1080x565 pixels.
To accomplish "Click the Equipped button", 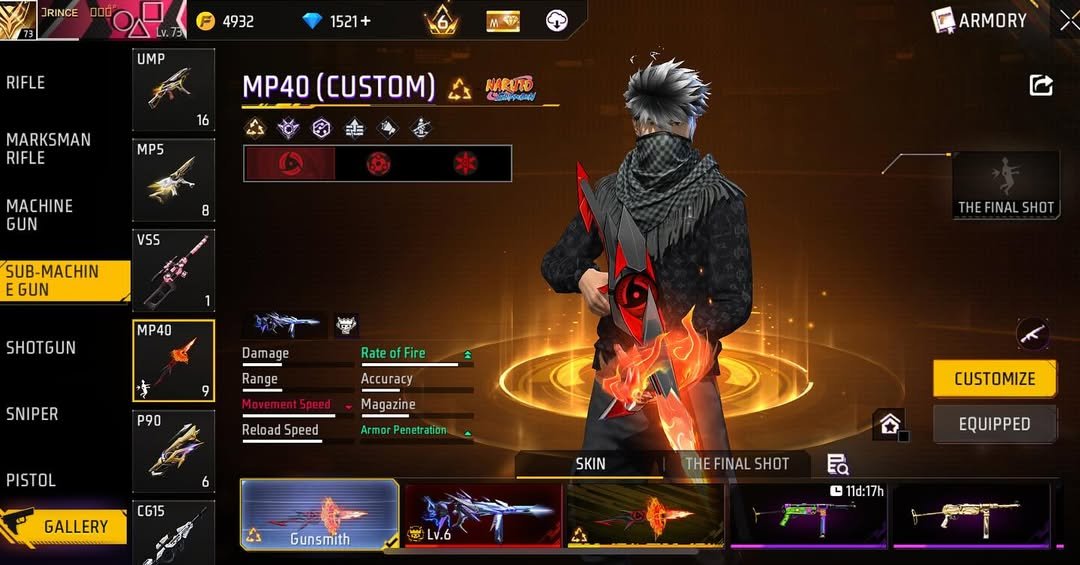I will 994,424.
